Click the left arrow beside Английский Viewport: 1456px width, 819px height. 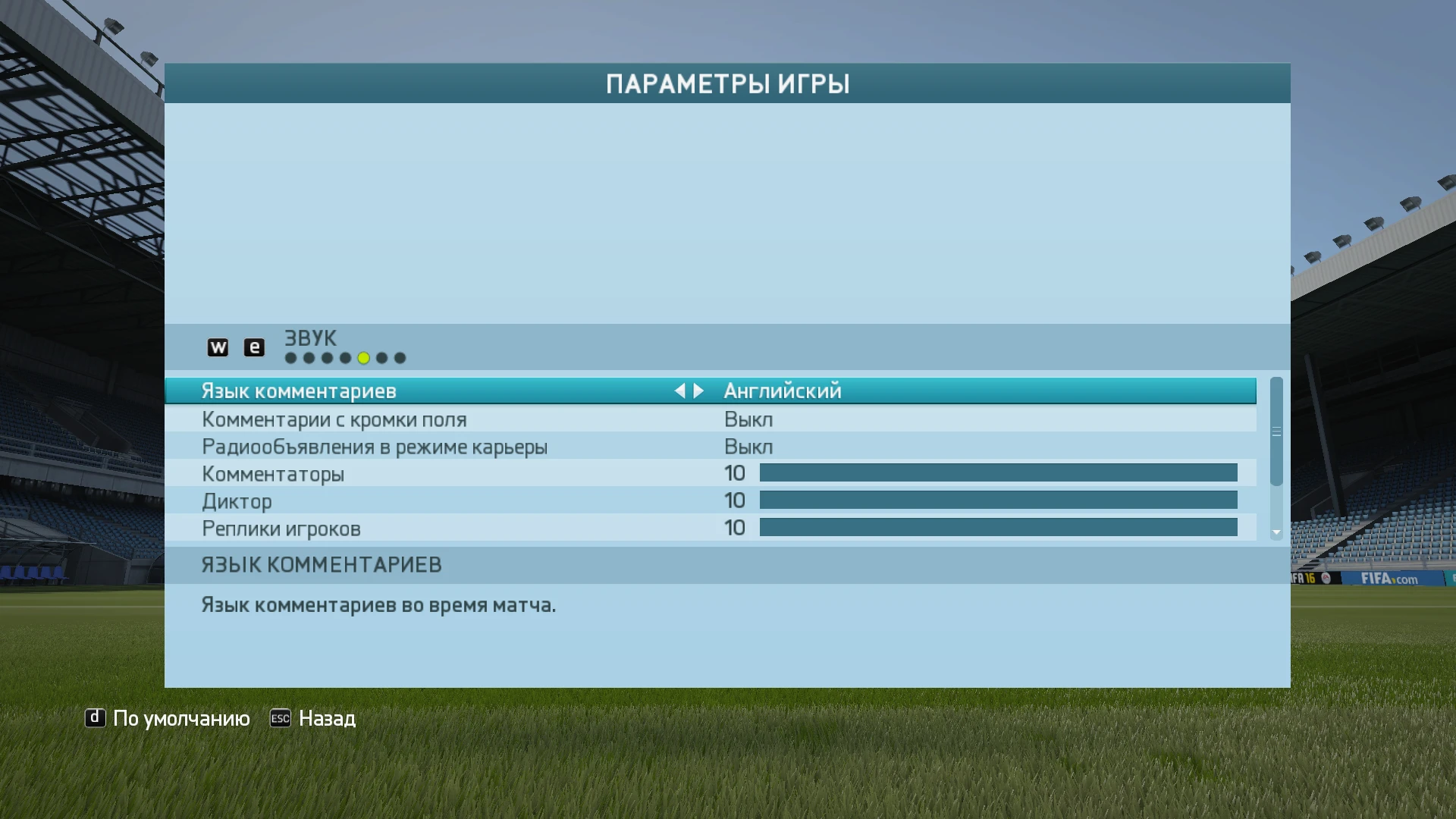pos(681,391)
